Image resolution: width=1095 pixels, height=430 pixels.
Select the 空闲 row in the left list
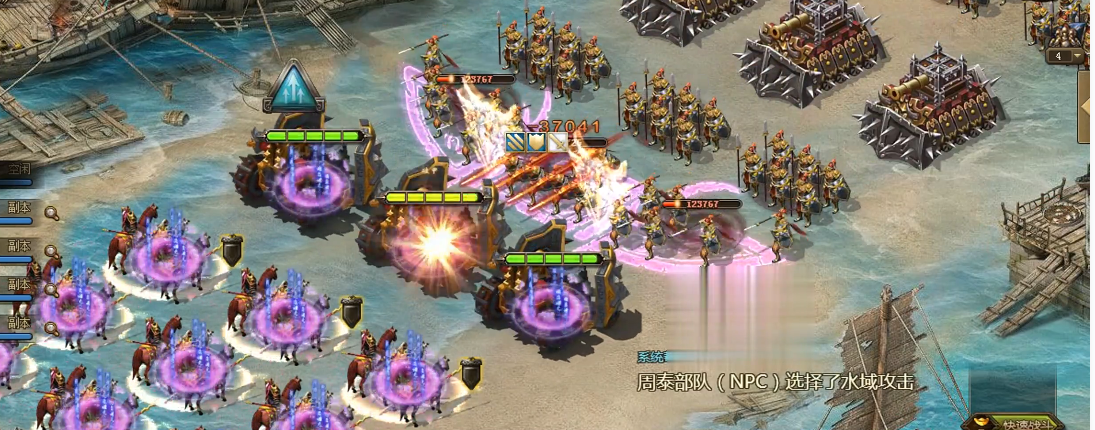(x=18, y=171)
